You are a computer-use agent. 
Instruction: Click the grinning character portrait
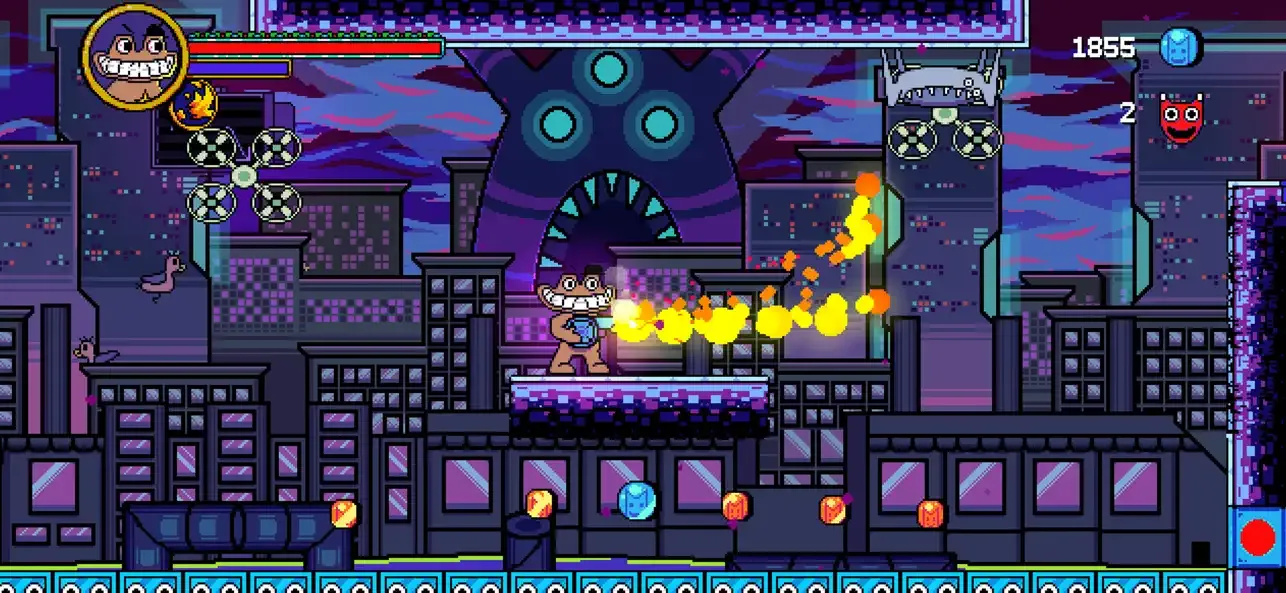[x=135, y=55]
